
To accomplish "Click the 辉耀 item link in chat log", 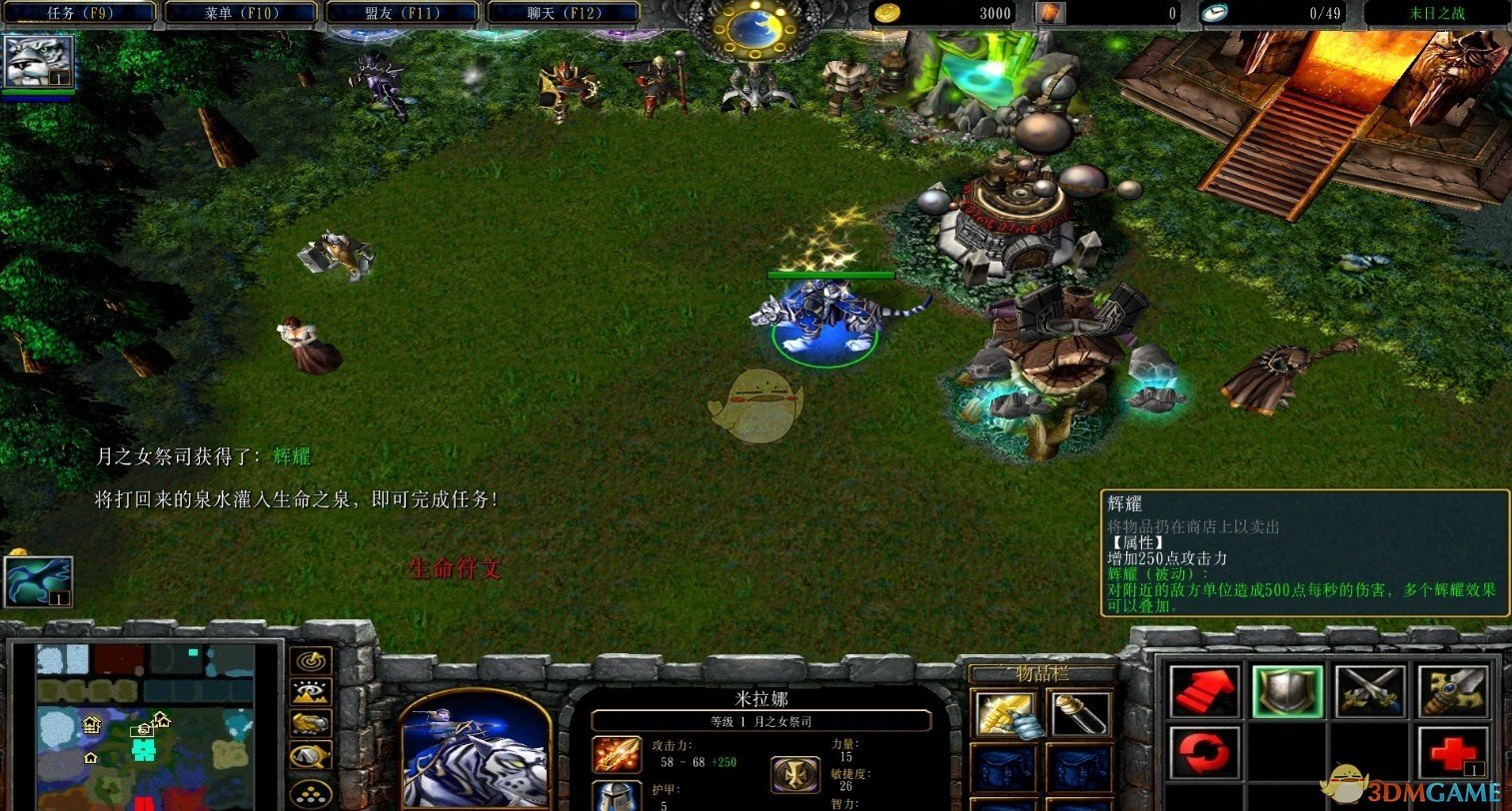I will click(x=292, y=457).
